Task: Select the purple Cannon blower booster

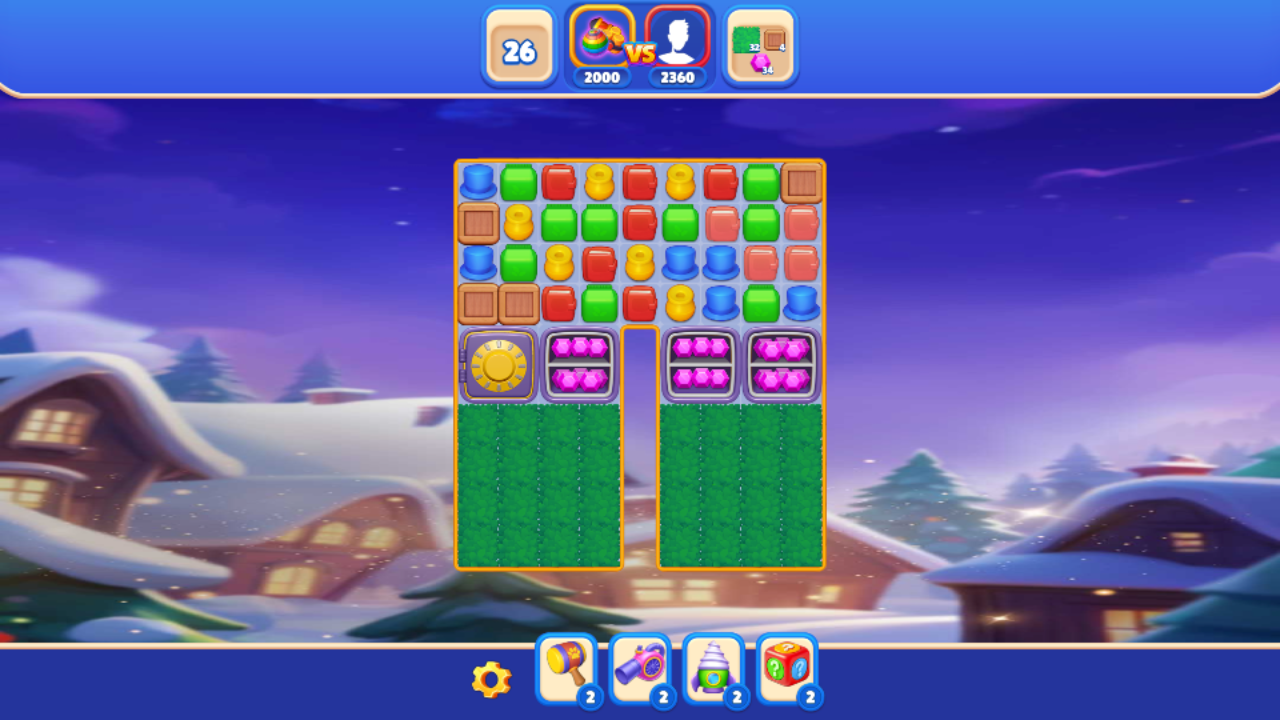Action: point(640,668)
